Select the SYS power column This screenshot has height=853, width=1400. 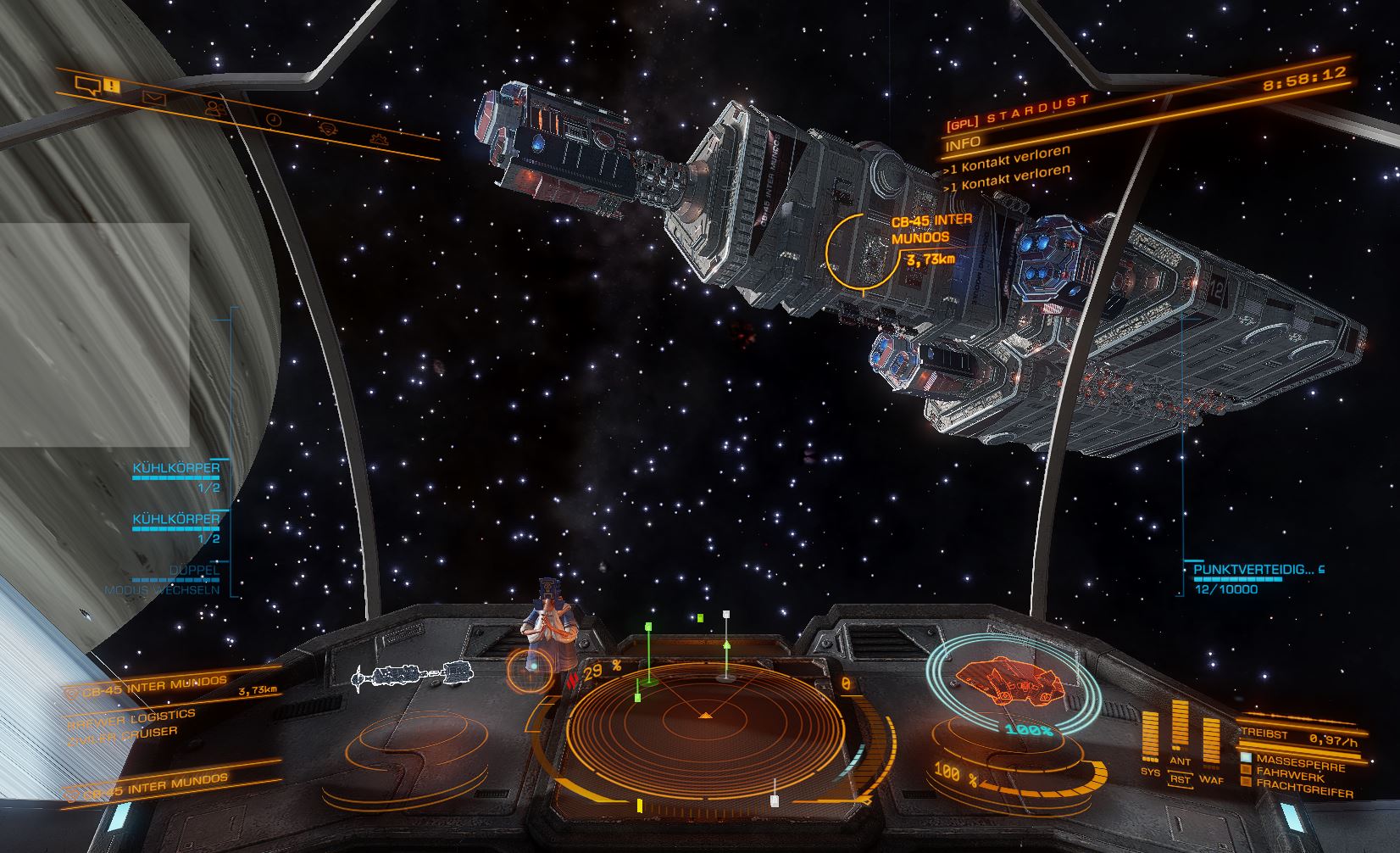coord(1150,739)
